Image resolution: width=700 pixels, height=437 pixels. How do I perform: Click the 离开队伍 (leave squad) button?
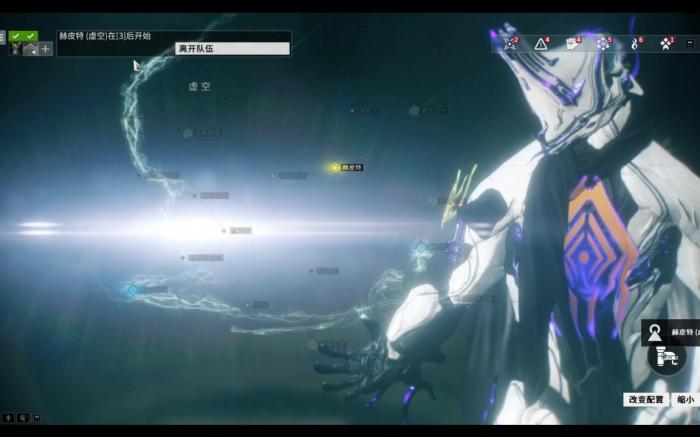tap(231, 48)
